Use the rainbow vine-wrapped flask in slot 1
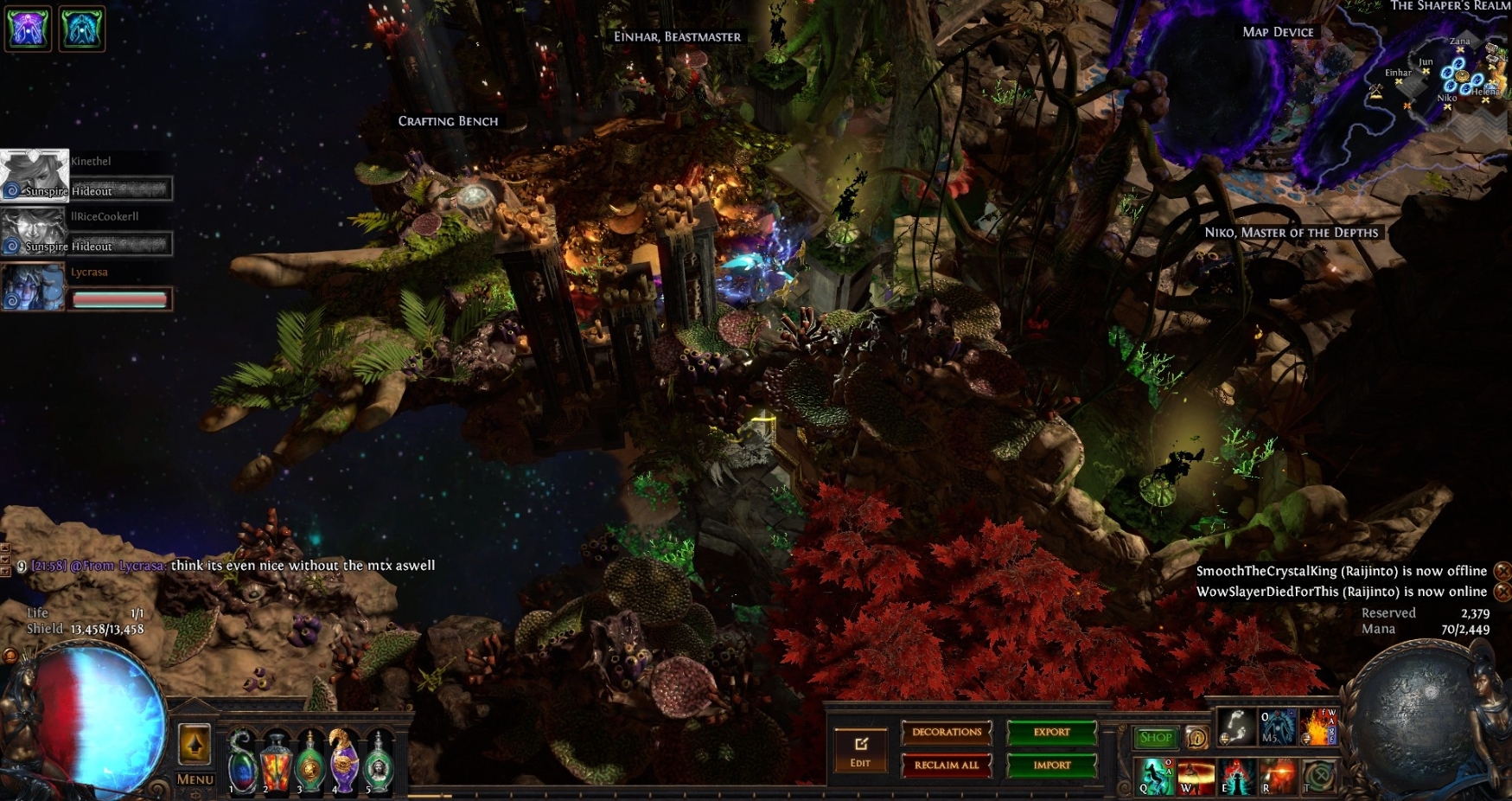 [243, 762]
